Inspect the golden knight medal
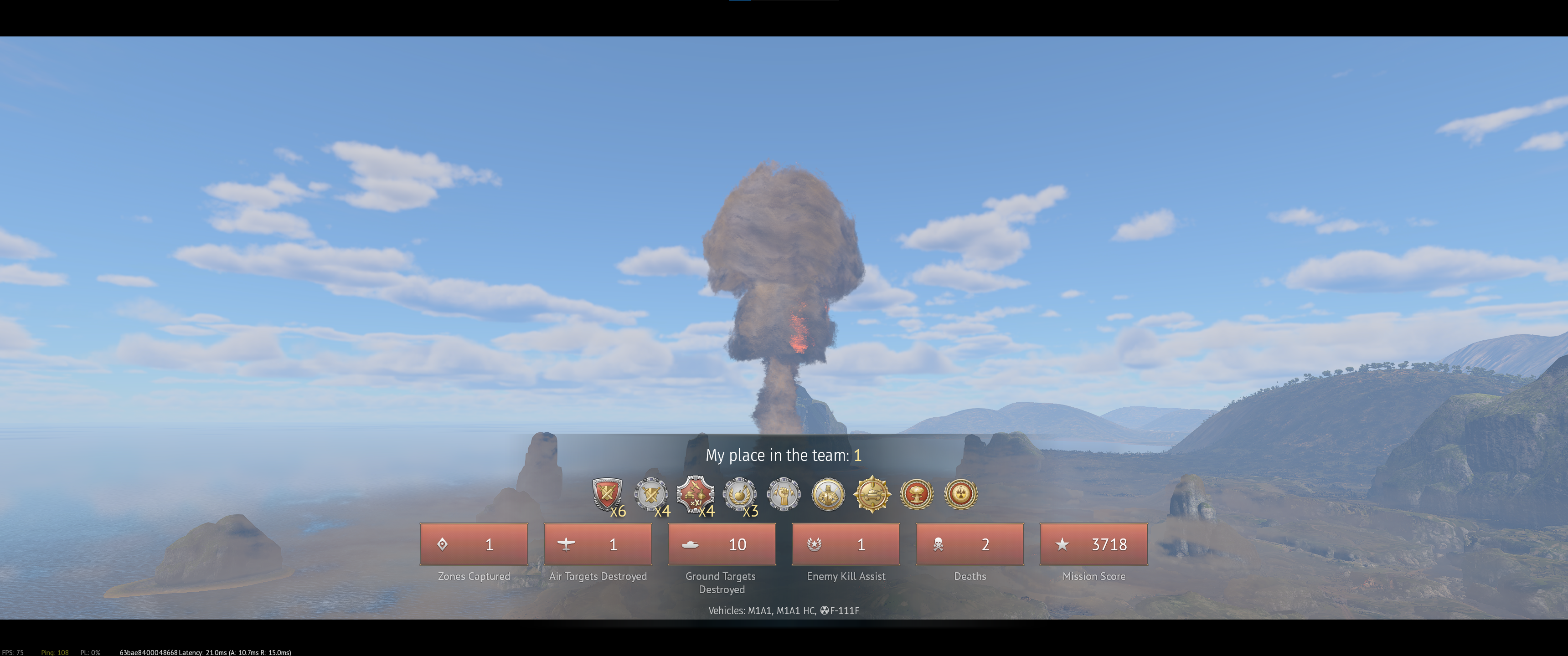The height and width of the screenshot is (656, 1568). (828, 493)
